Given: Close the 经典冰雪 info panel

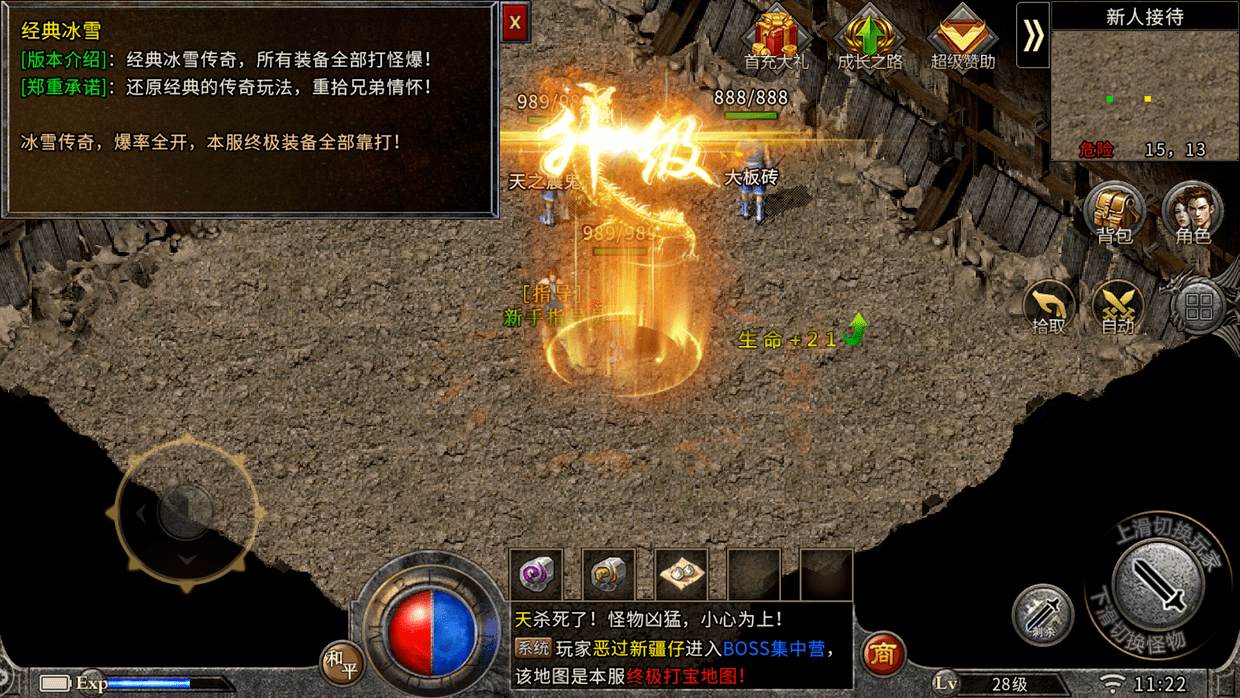Looking at the screenshot, I should 515,22.
